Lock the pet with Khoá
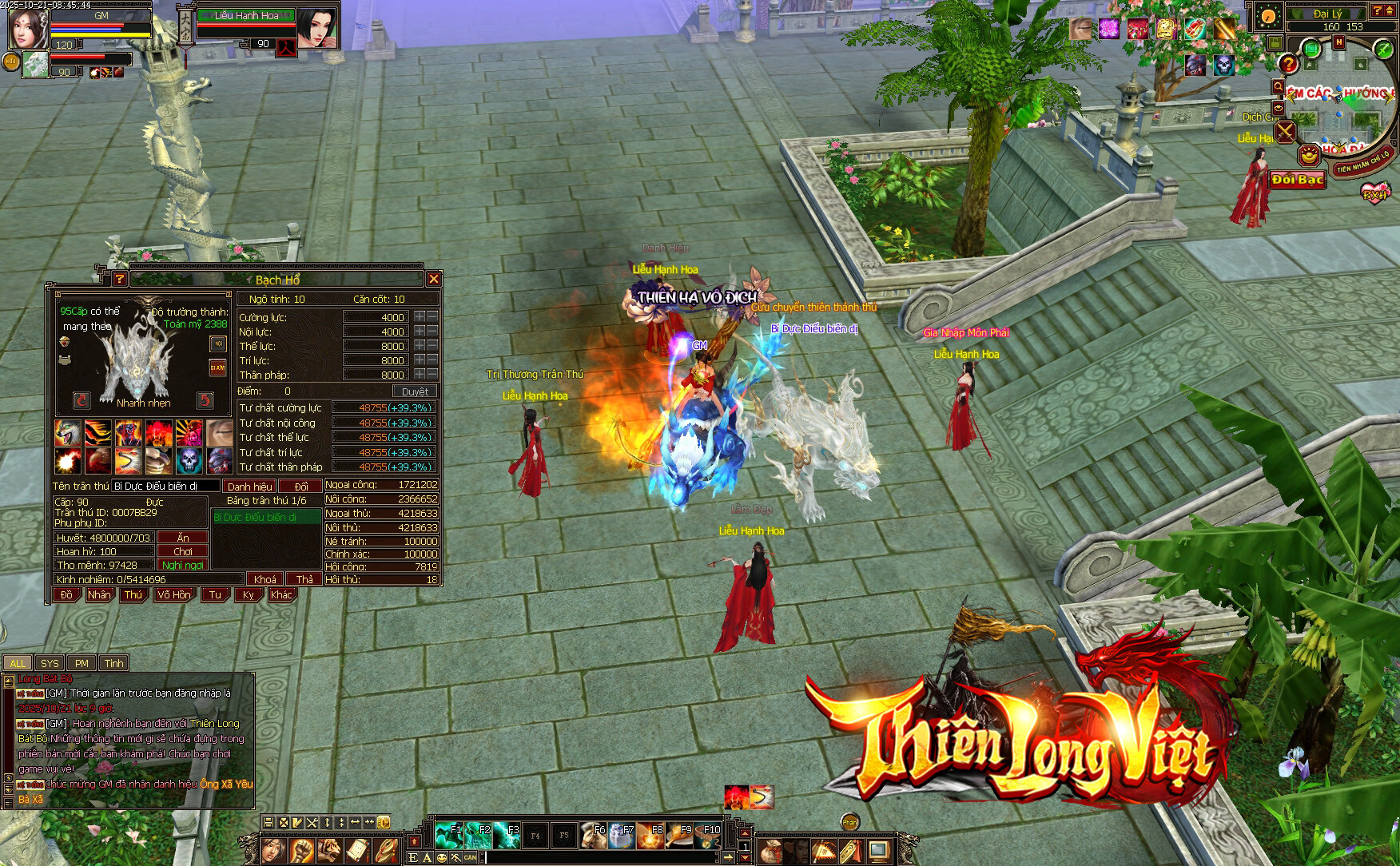Image resolution: width=1400 pixels, height=866 pixels. click(265, 579)
